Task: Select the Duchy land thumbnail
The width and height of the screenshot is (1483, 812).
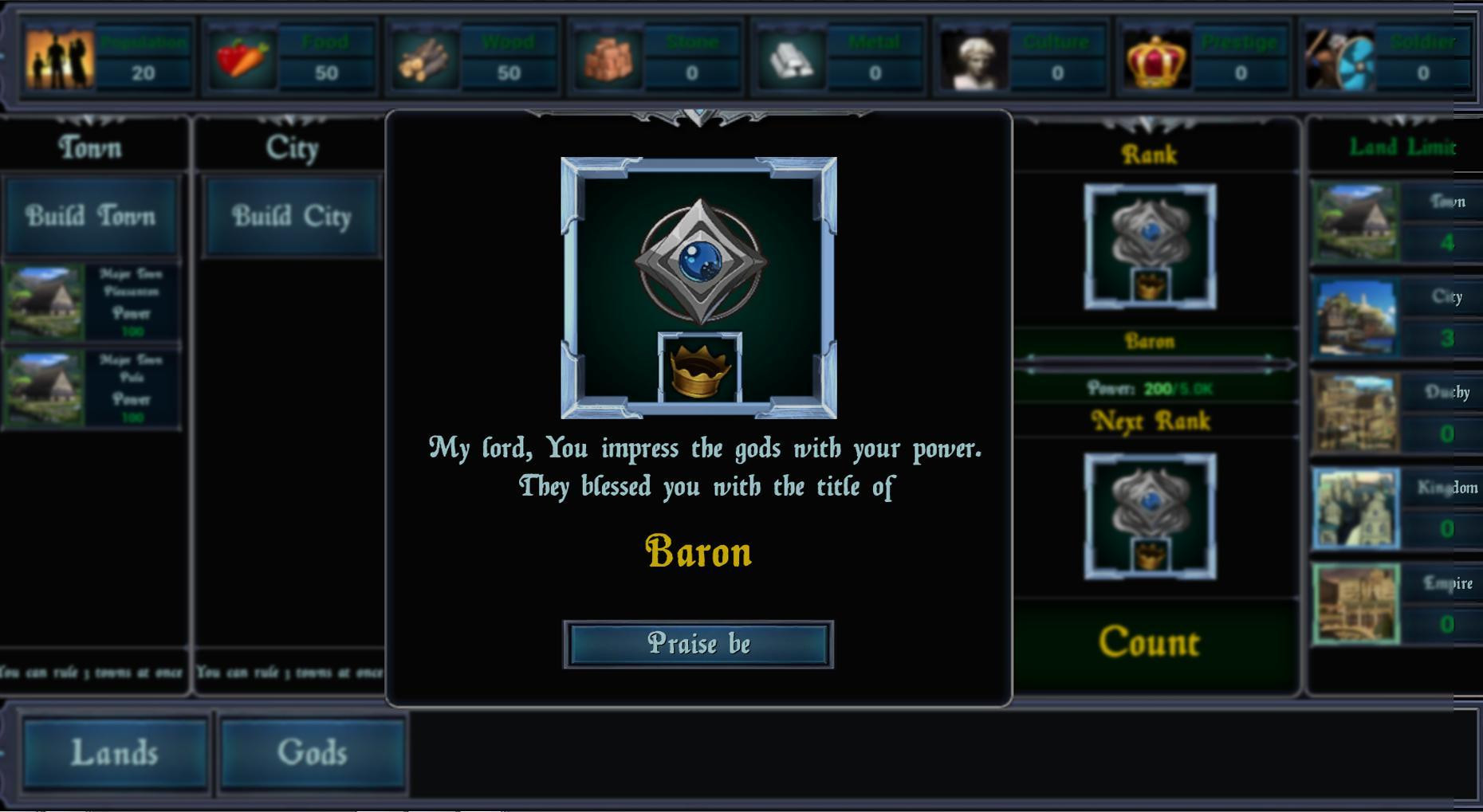Action: click(1355, 413)
